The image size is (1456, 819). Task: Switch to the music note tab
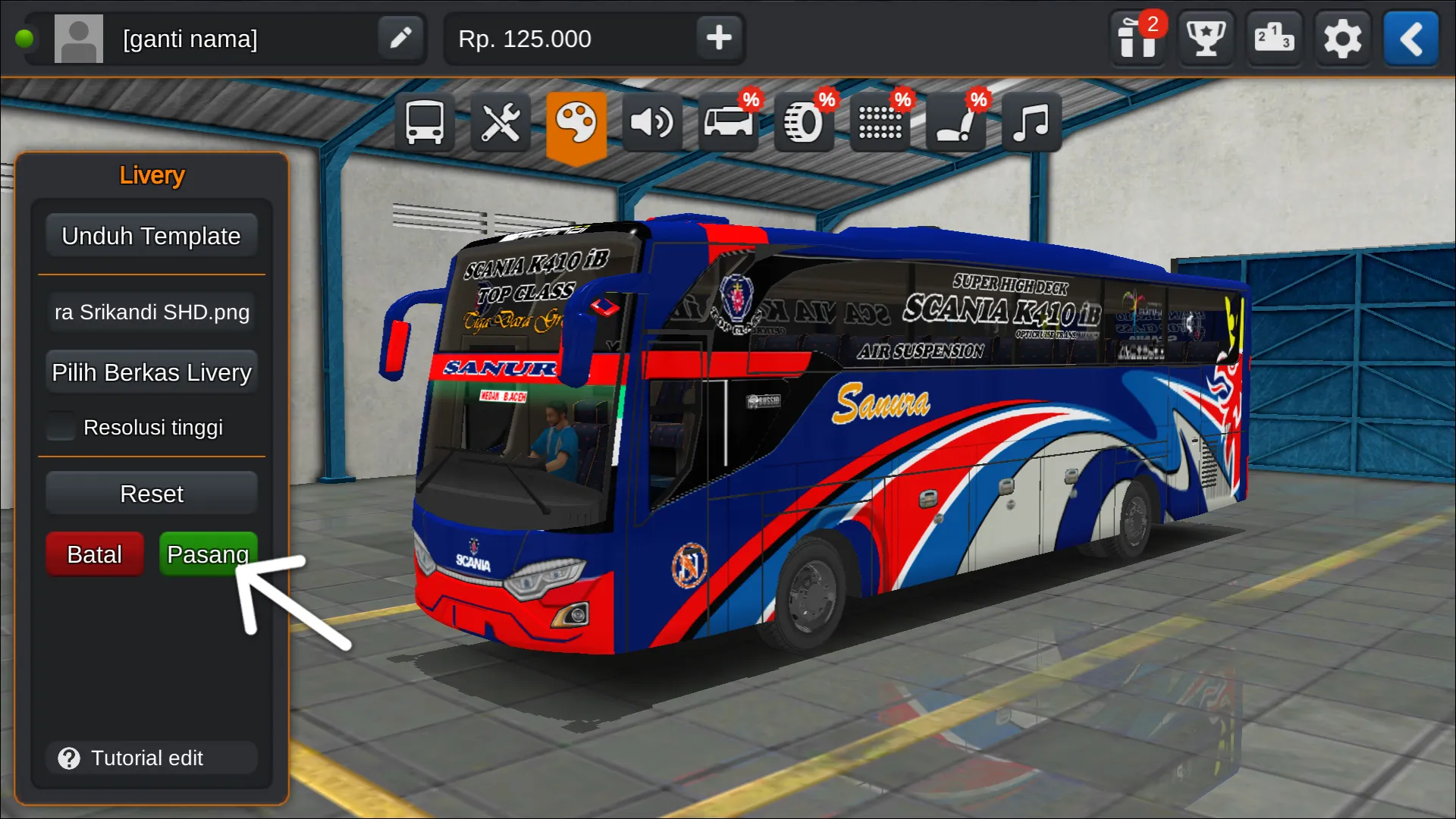pos(1031,122)
